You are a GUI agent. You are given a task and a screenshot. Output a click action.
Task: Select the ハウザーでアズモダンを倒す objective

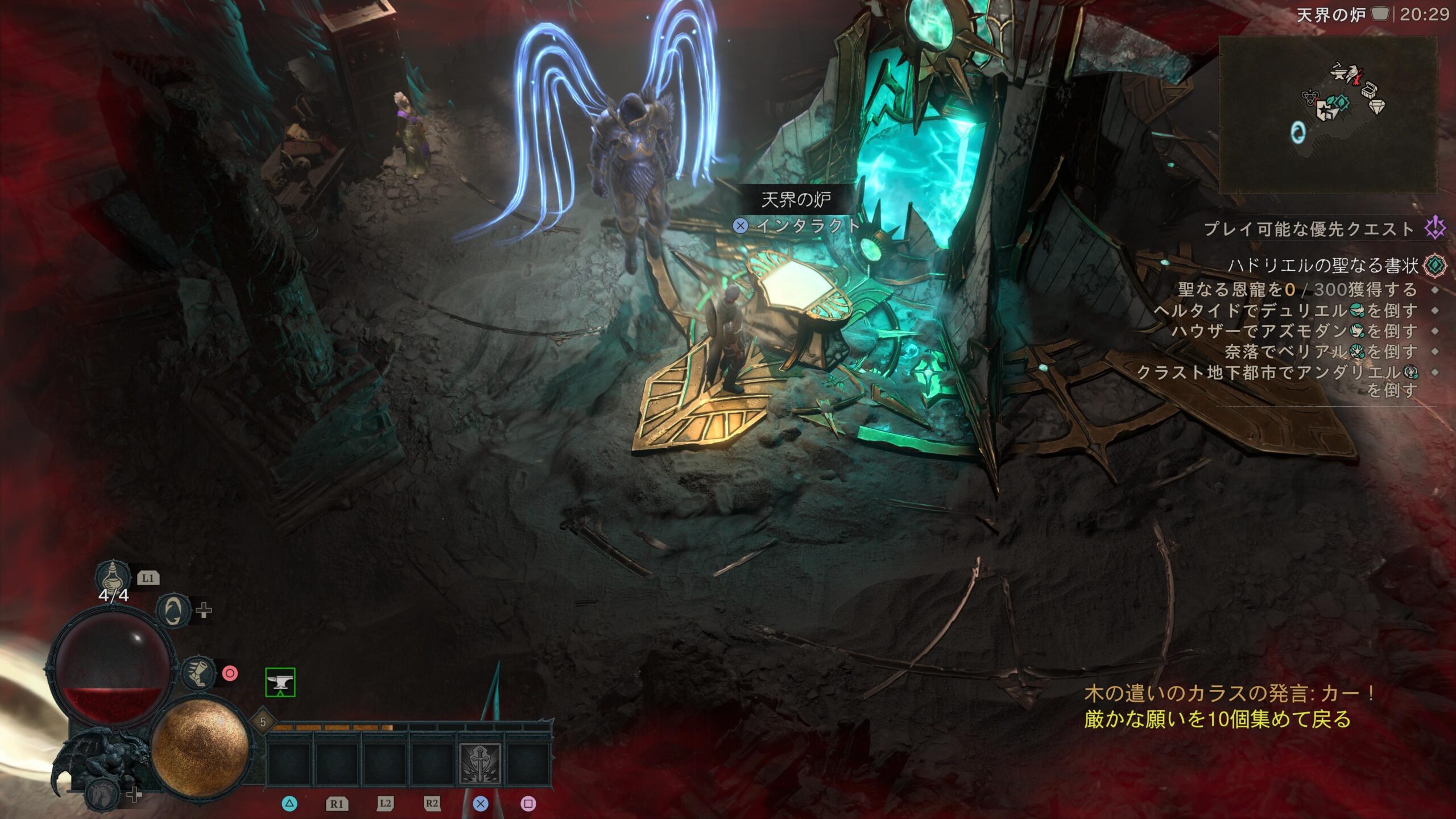(x=1294, y=331)
